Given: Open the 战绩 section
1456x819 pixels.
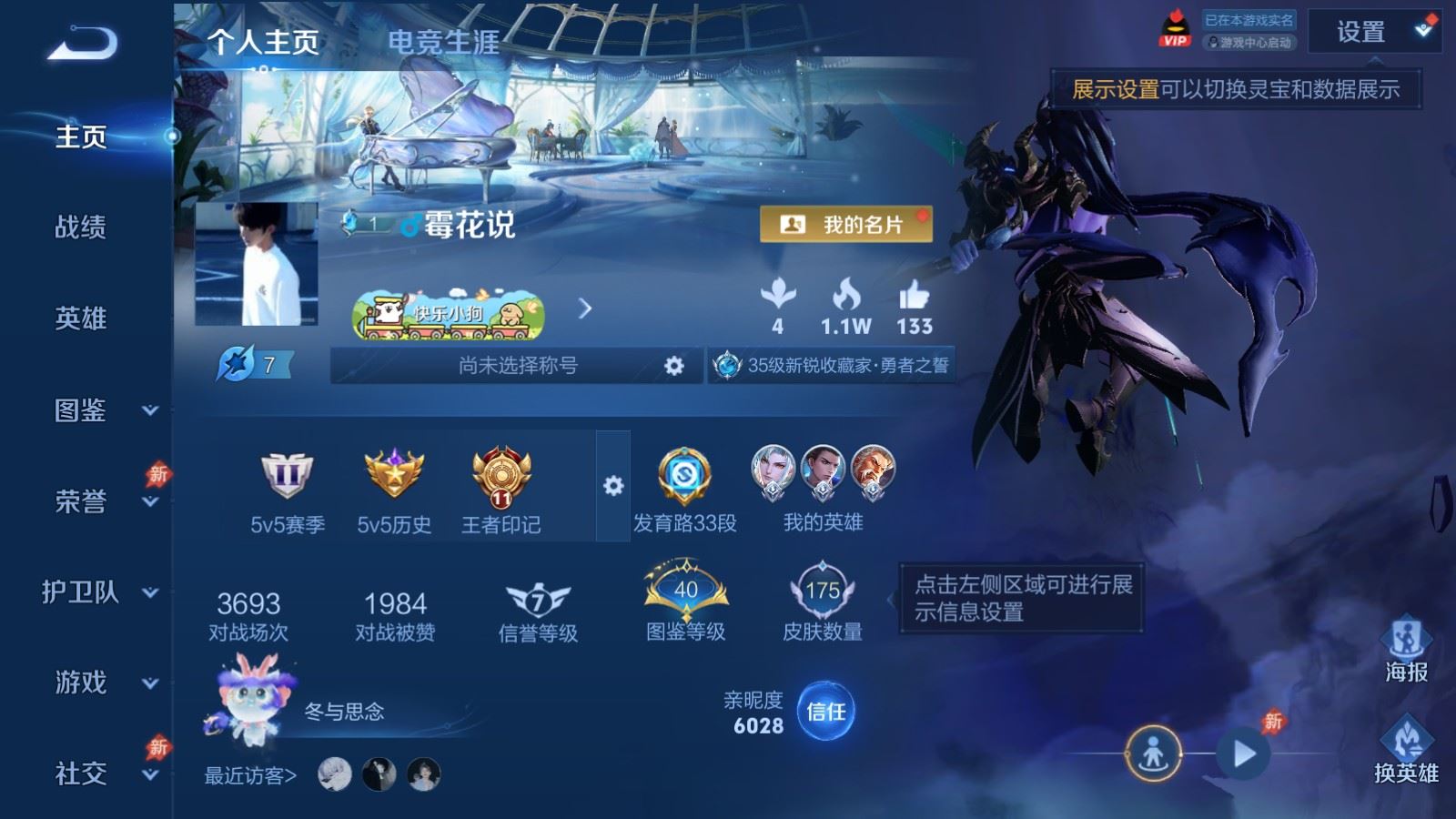Looking at the screenshot, I should [81, 227].
